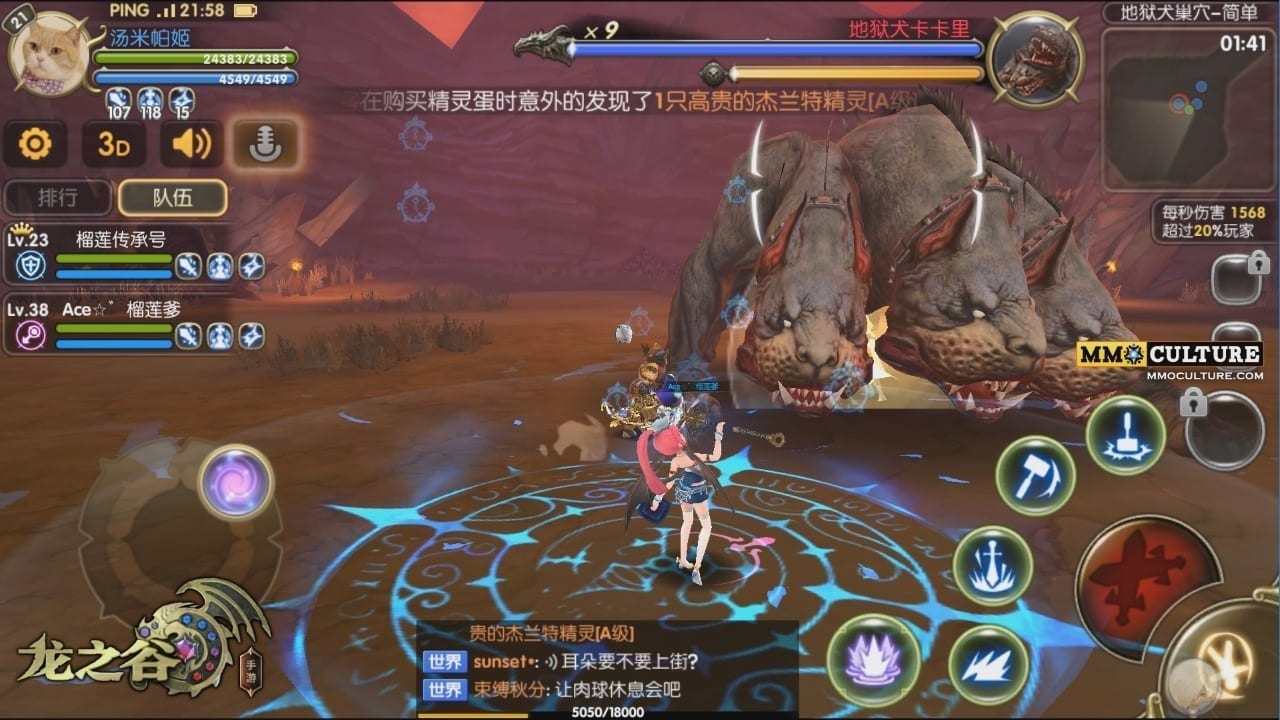Viewport: 1280px width, 720px height.
Task: Trigger the downward sword burst skill
Action: tap(992, 567)
